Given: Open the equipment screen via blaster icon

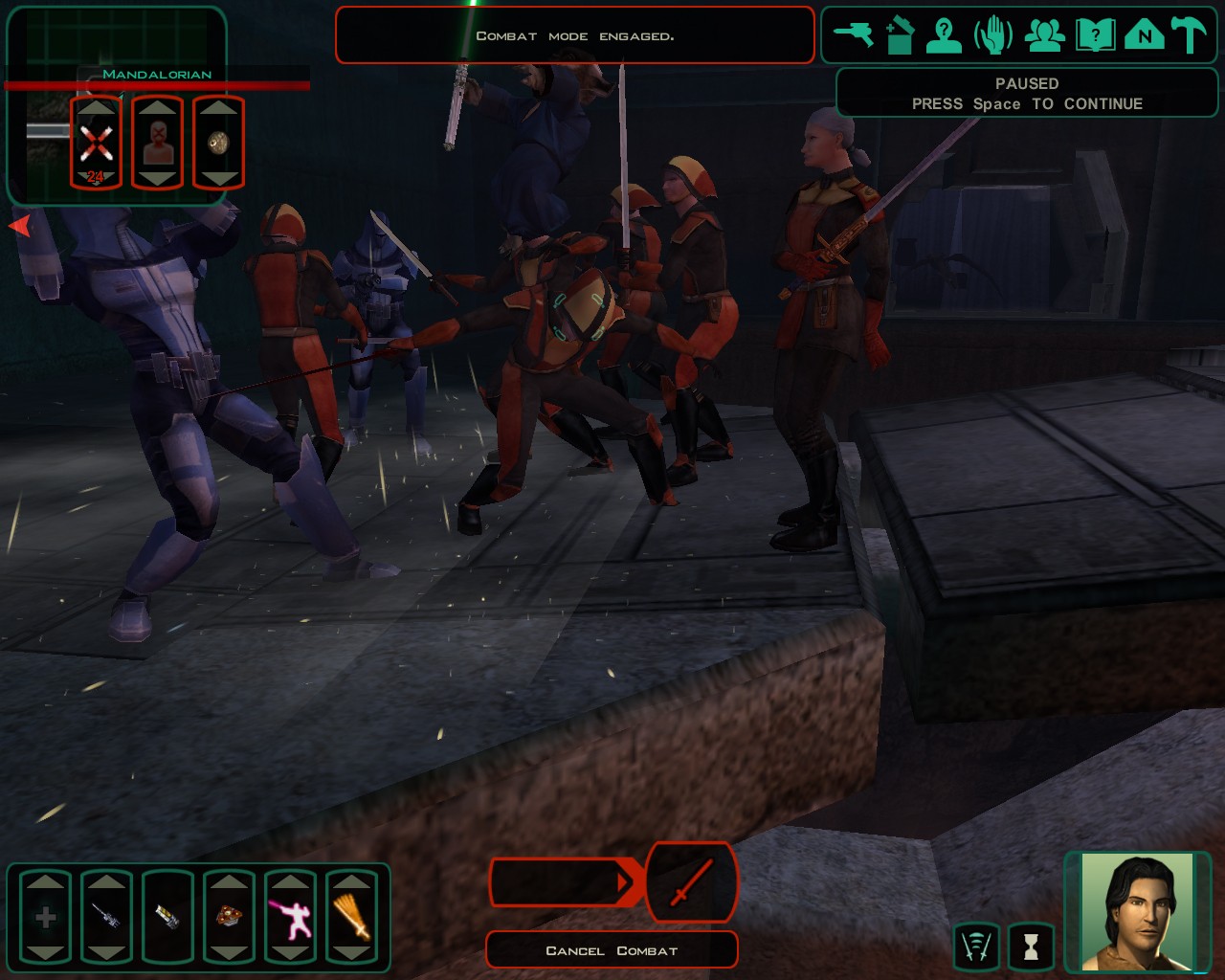Looking at the screenshot, I should click(852, 35).
